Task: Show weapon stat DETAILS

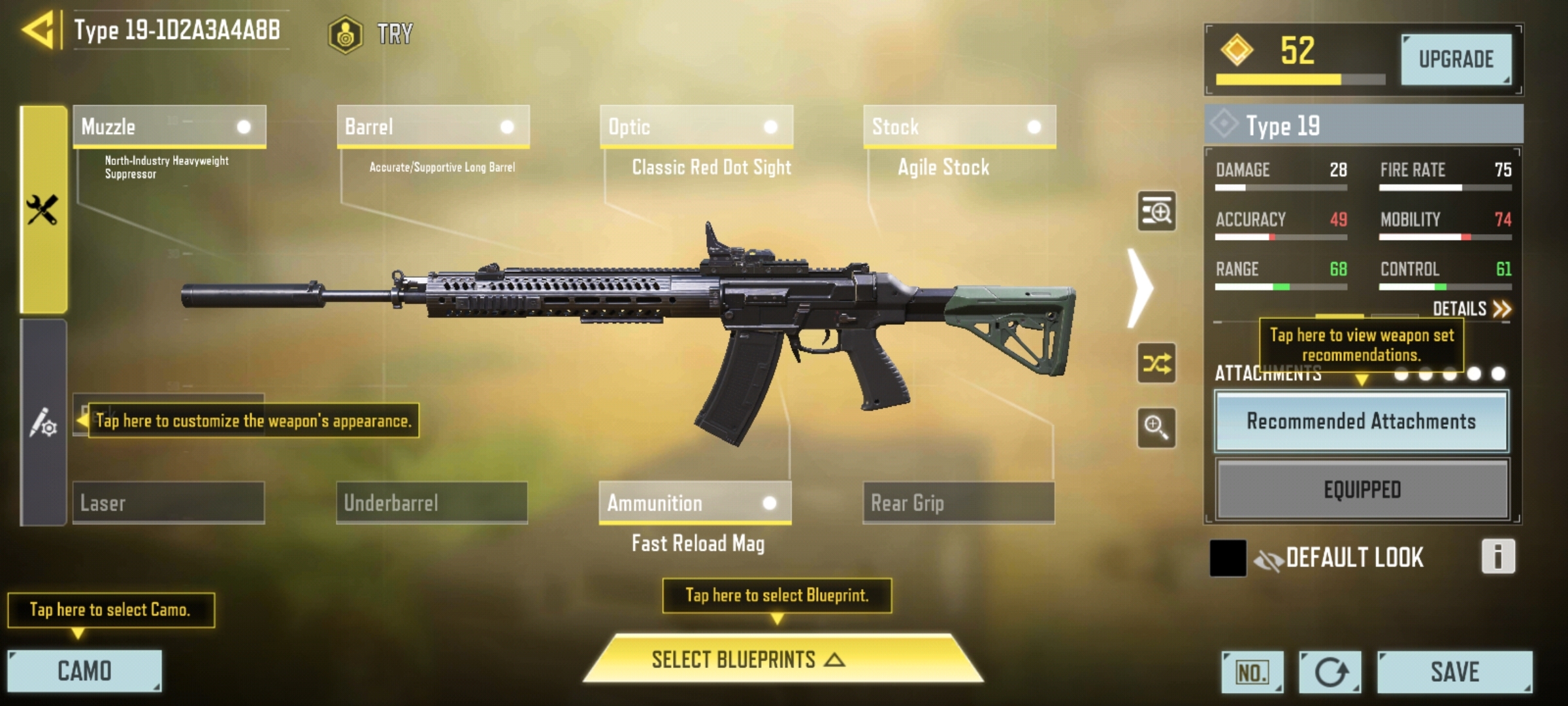Action: tap(1471, 309)
